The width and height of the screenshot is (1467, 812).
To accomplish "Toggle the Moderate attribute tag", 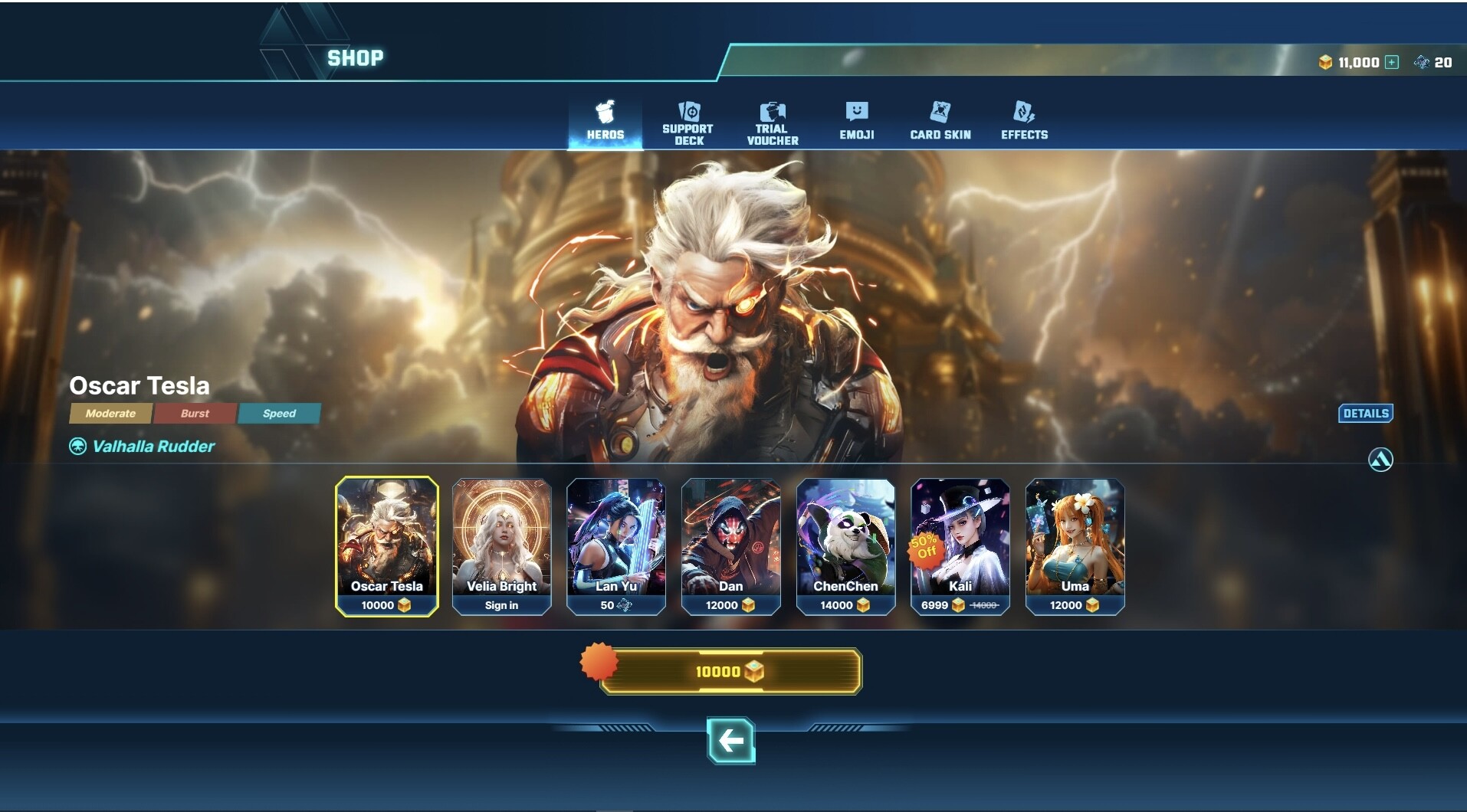I will (110, 414).
